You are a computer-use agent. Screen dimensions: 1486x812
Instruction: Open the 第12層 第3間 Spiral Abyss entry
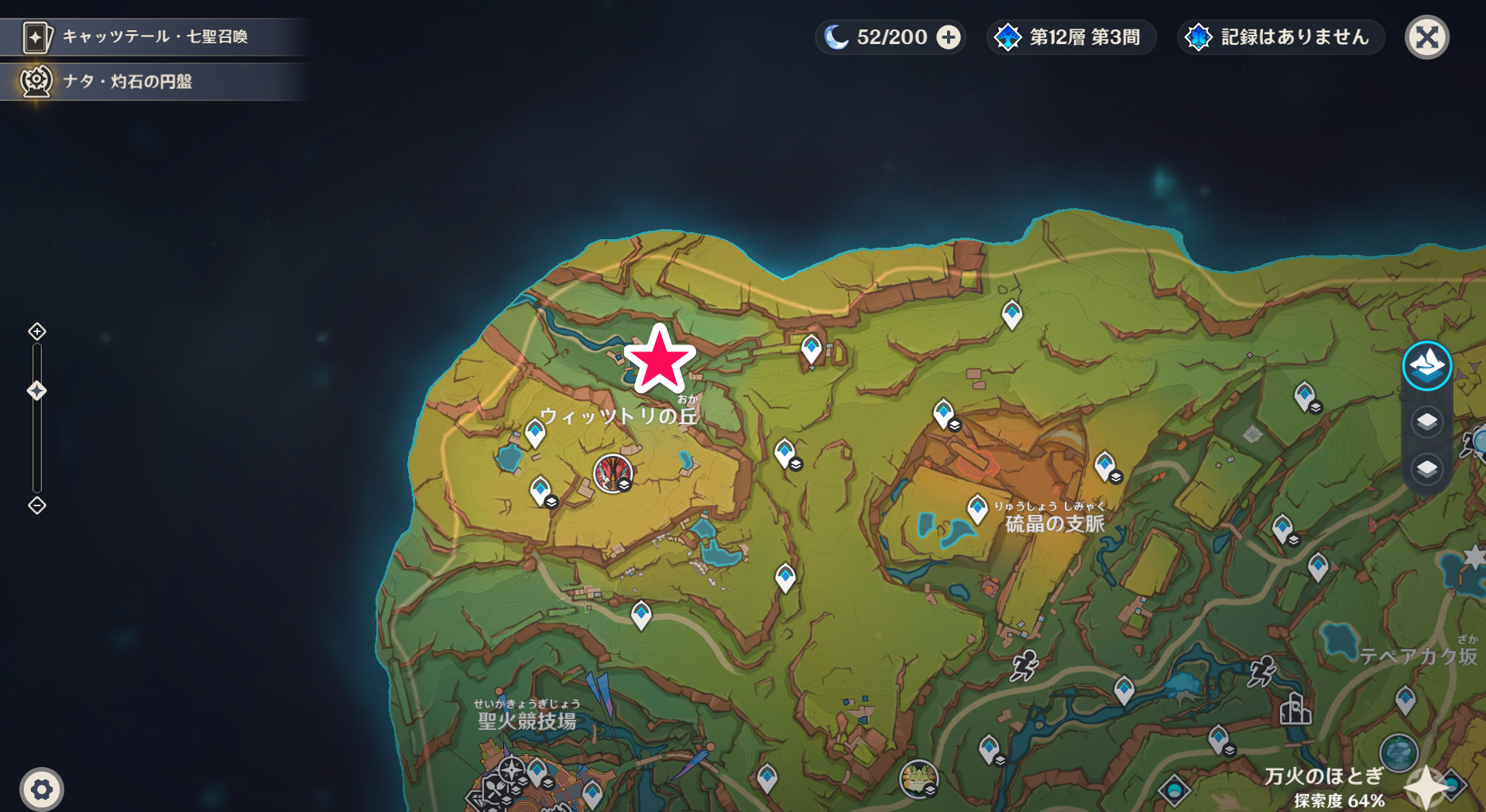(1071, 37)
